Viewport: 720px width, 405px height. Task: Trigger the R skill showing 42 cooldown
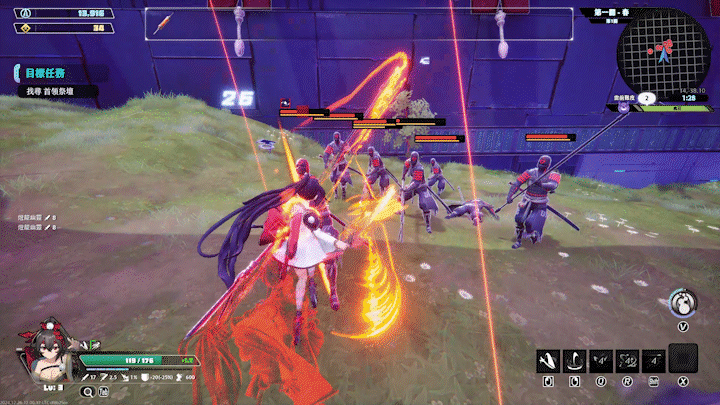coord(629,358)
